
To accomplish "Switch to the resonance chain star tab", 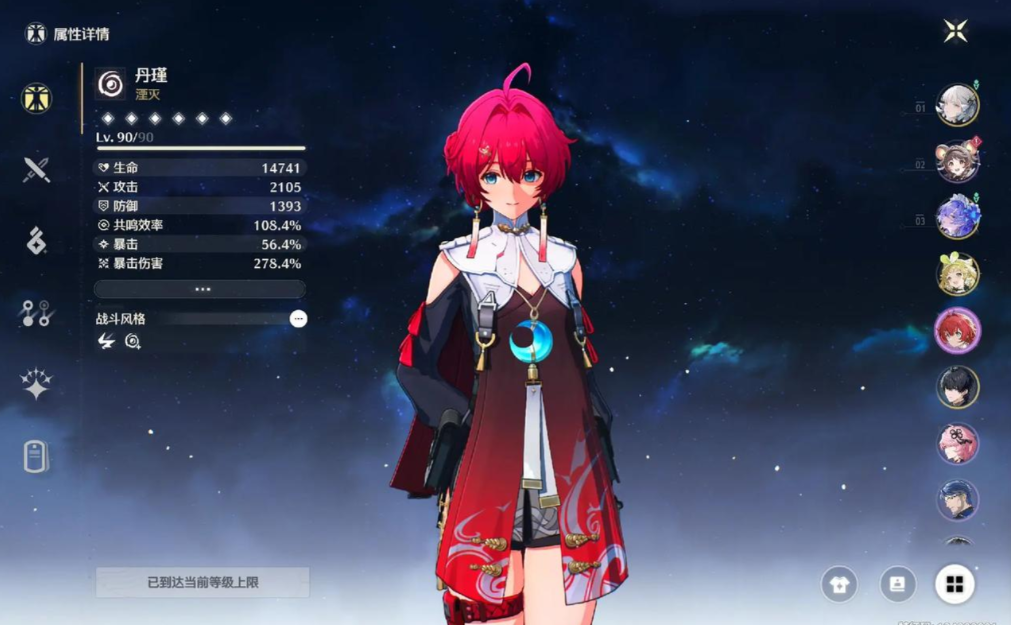I will tap(37, 384).
